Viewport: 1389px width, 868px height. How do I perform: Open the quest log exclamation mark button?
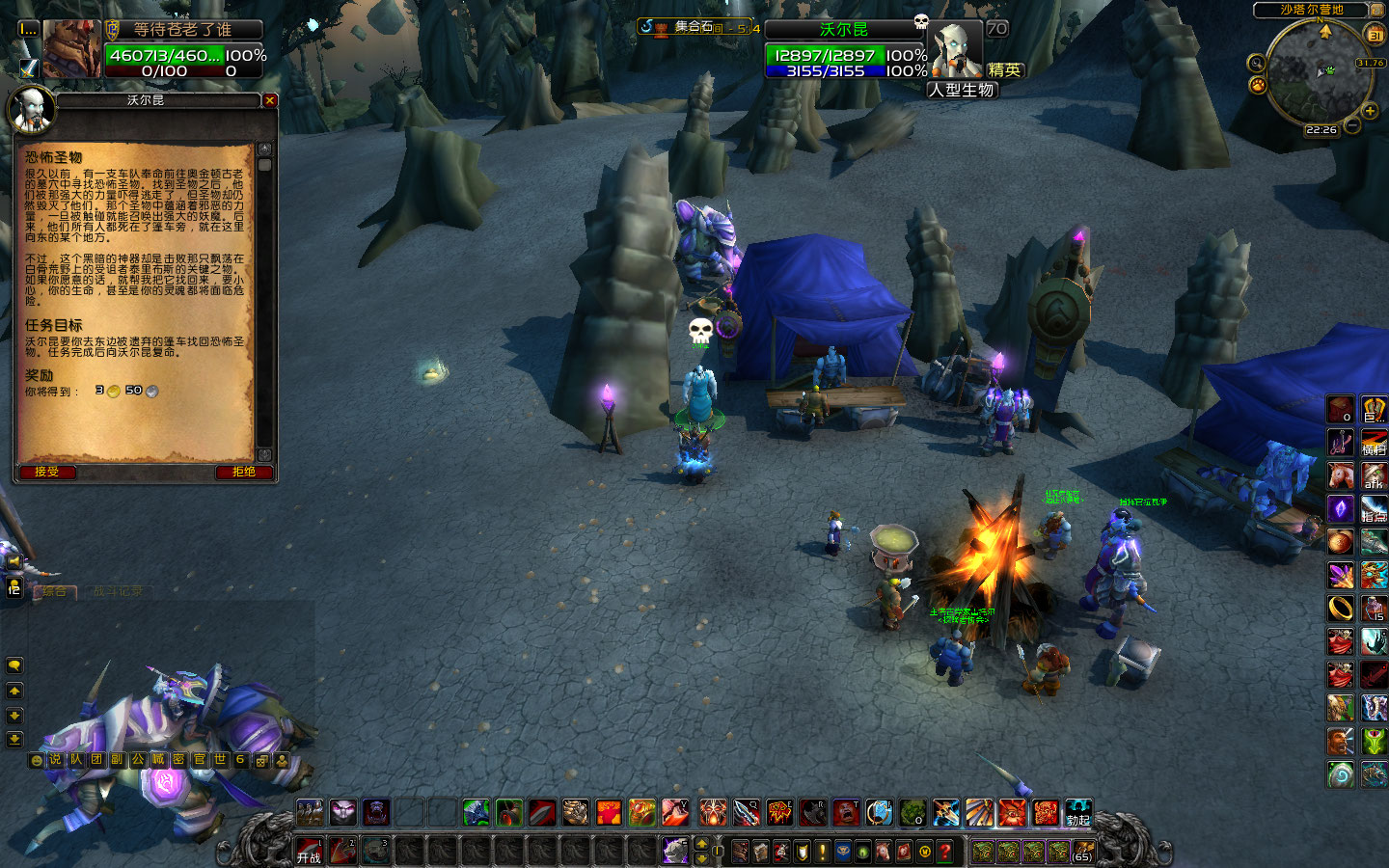[822, 852]
